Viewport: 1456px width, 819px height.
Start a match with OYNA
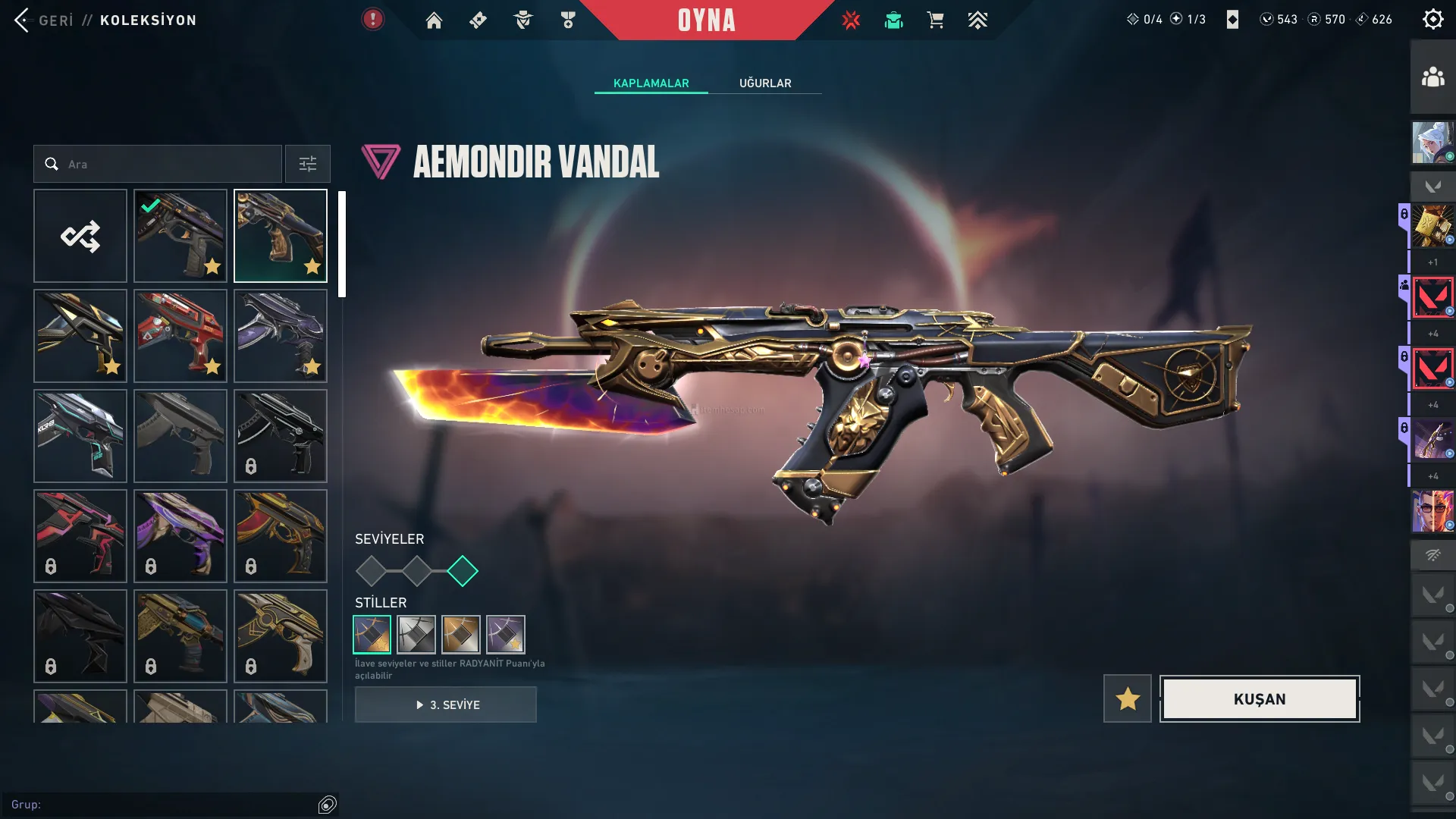[706, 20]
